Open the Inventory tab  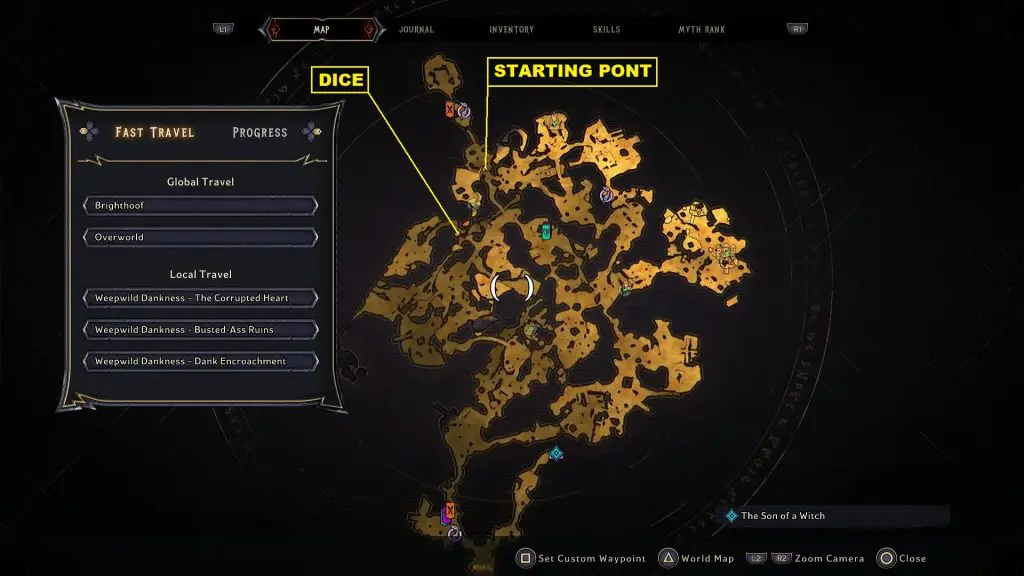(511, 30)
